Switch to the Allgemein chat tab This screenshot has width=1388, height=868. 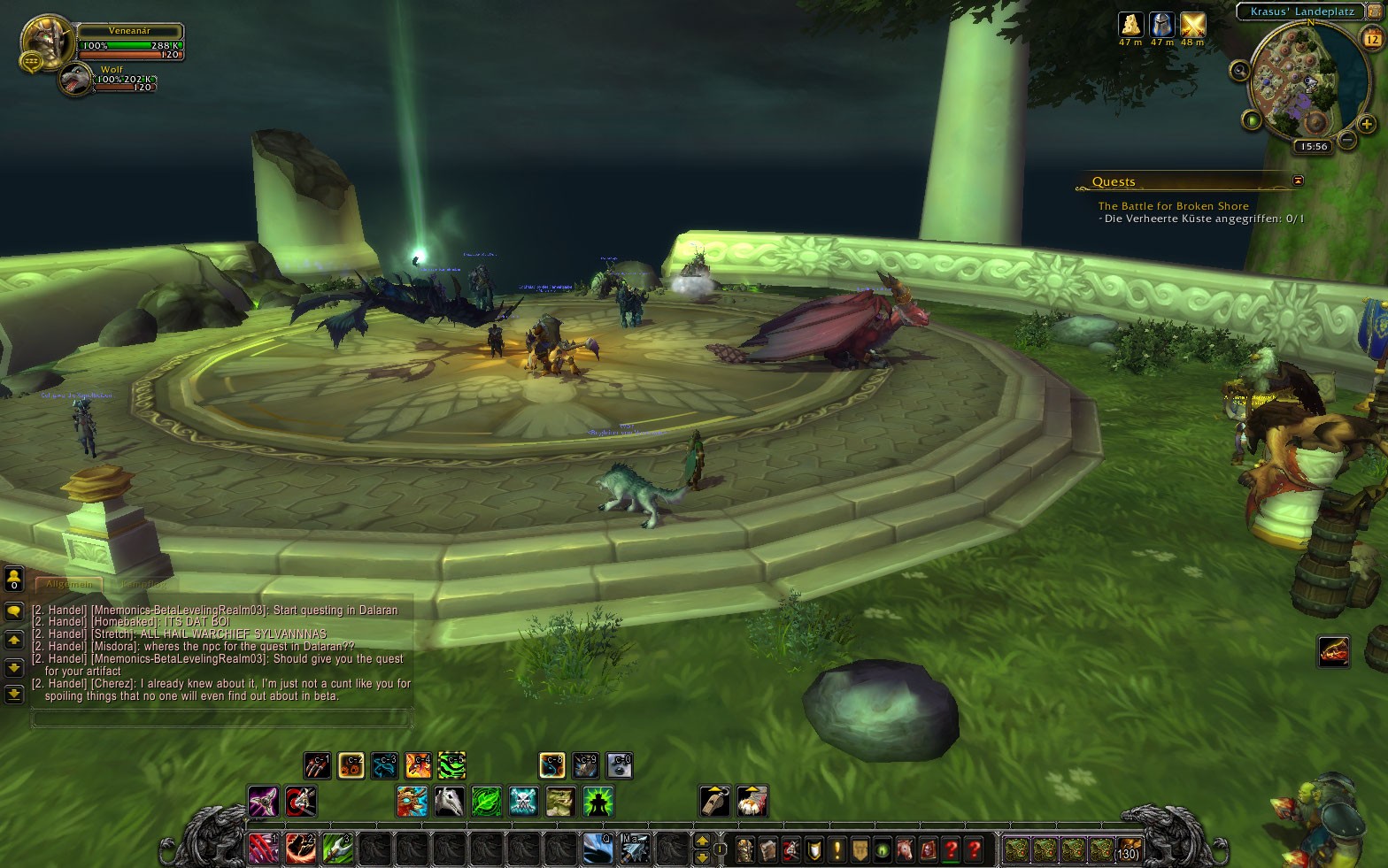(x=69, y=584)
